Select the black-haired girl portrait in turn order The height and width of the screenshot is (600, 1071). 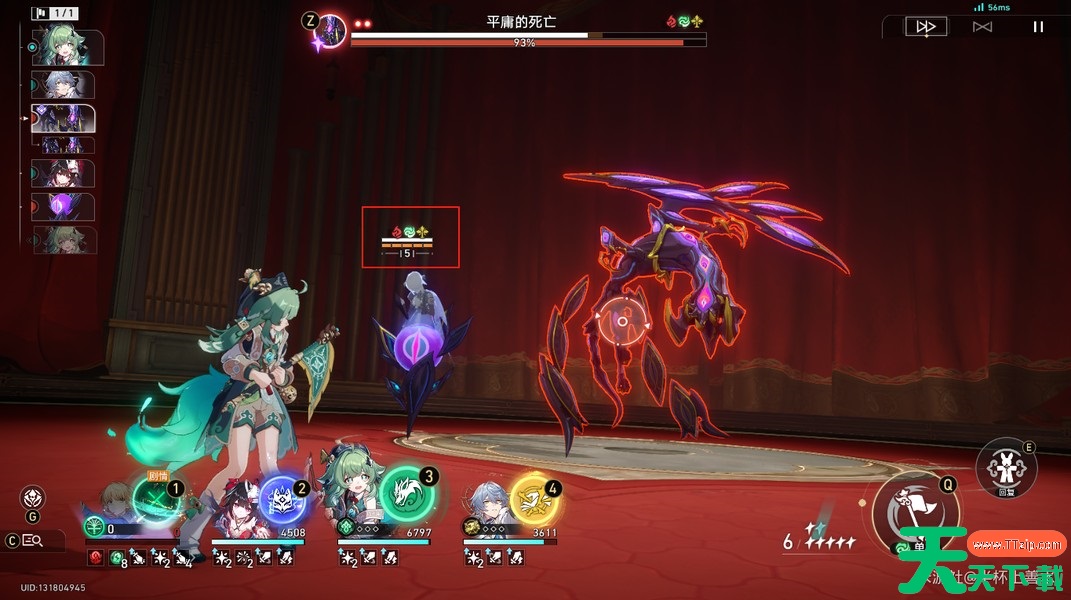click(64, 172)
